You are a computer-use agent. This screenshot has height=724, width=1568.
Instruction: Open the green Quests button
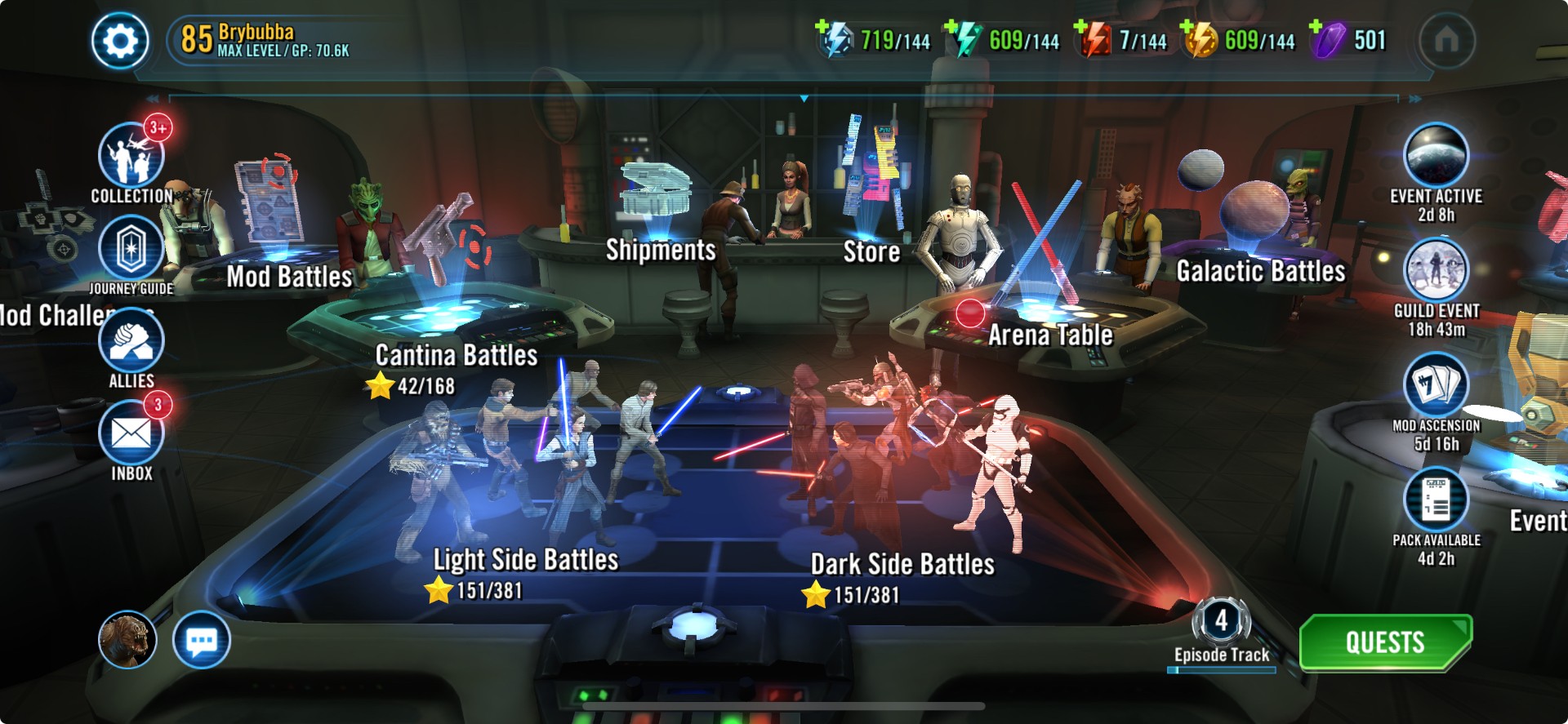(1385, 642)
